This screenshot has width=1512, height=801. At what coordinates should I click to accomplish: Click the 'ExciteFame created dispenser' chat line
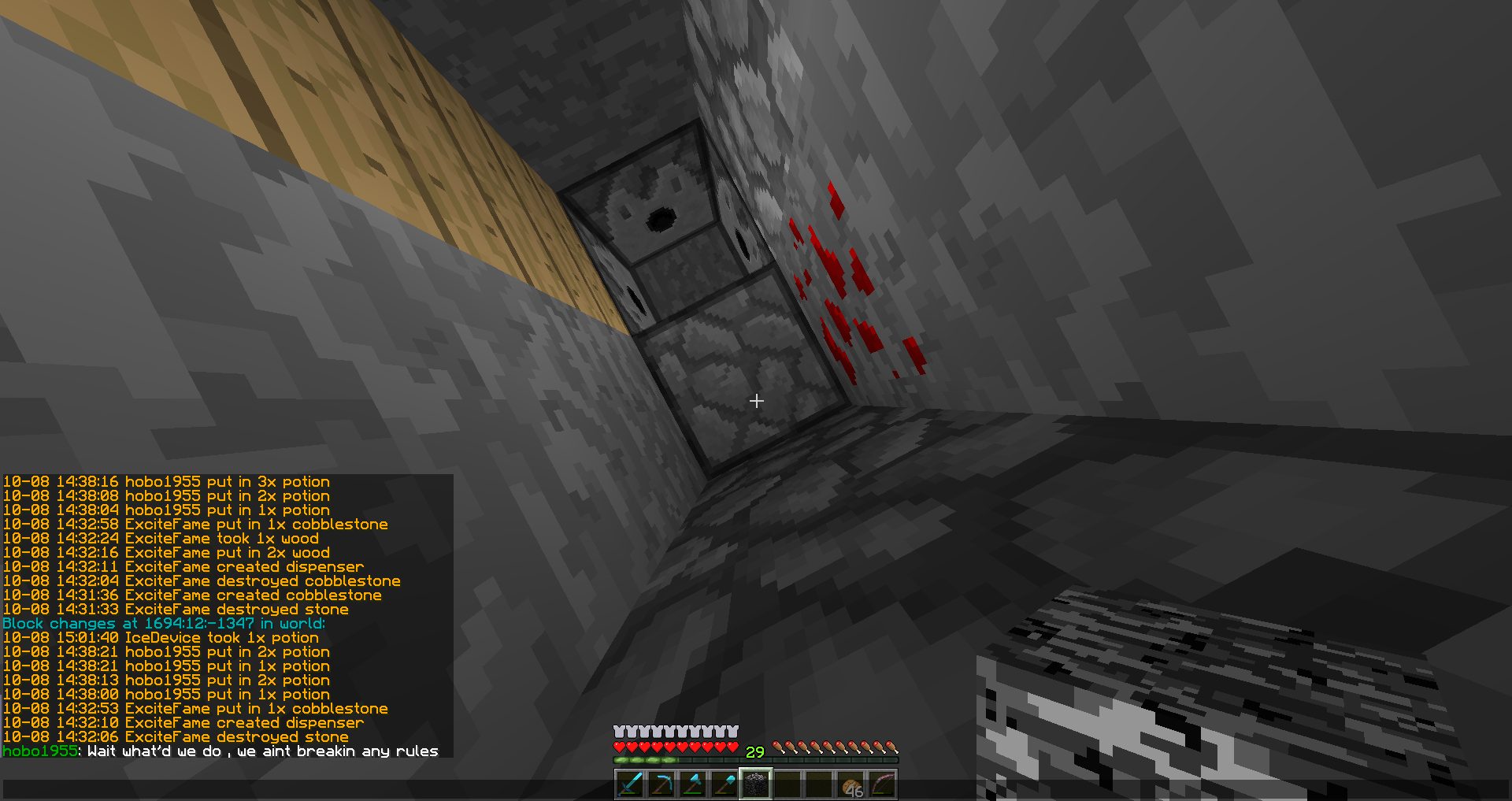(x=183, y=566)
